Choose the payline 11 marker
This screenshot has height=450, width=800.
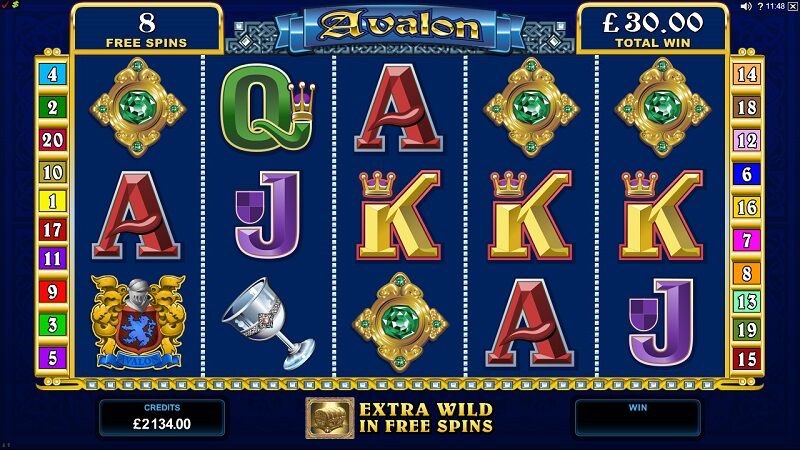[52, 258]
